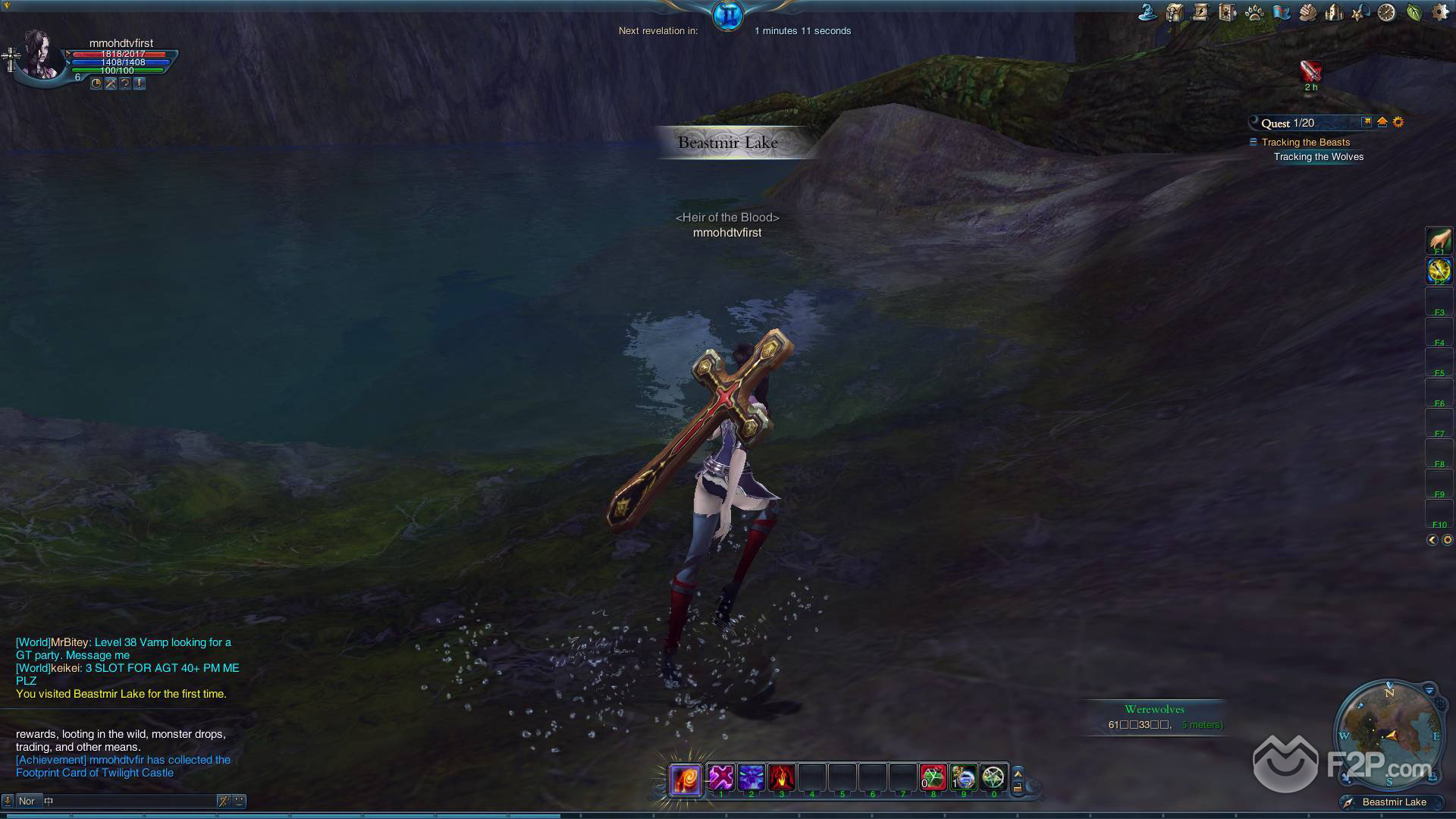Click the exclamation mark icon under portrait
This screenshot has width=1456, height=819.
[140, 83]
